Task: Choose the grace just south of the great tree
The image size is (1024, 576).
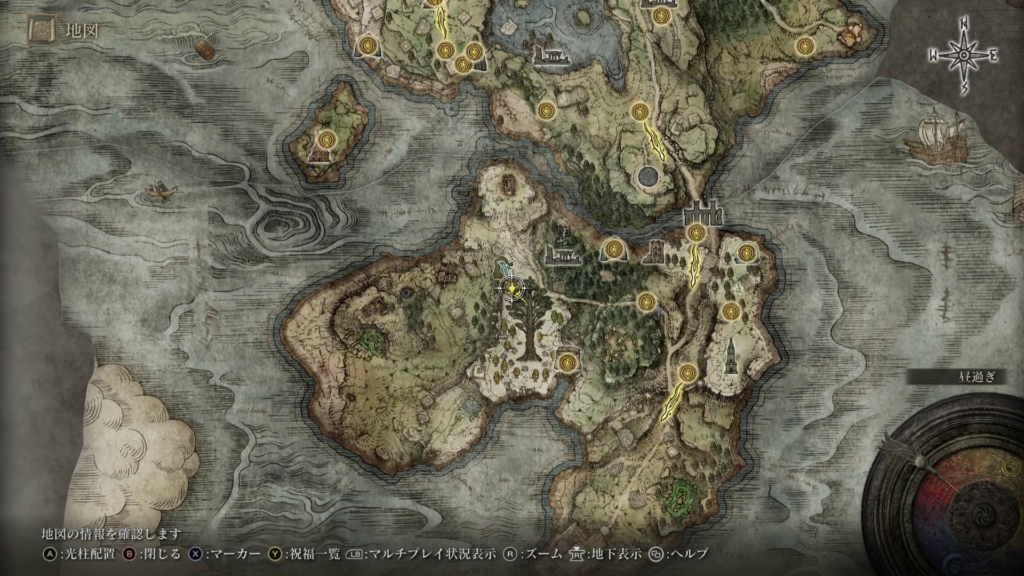Action: tap(568, 362)
